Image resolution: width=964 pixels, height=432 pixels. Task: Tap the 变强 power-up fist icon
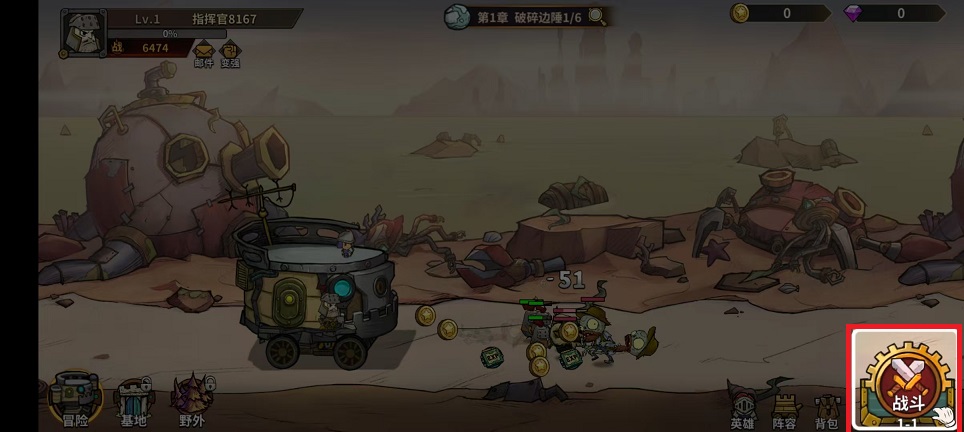(x=230, y=53)
